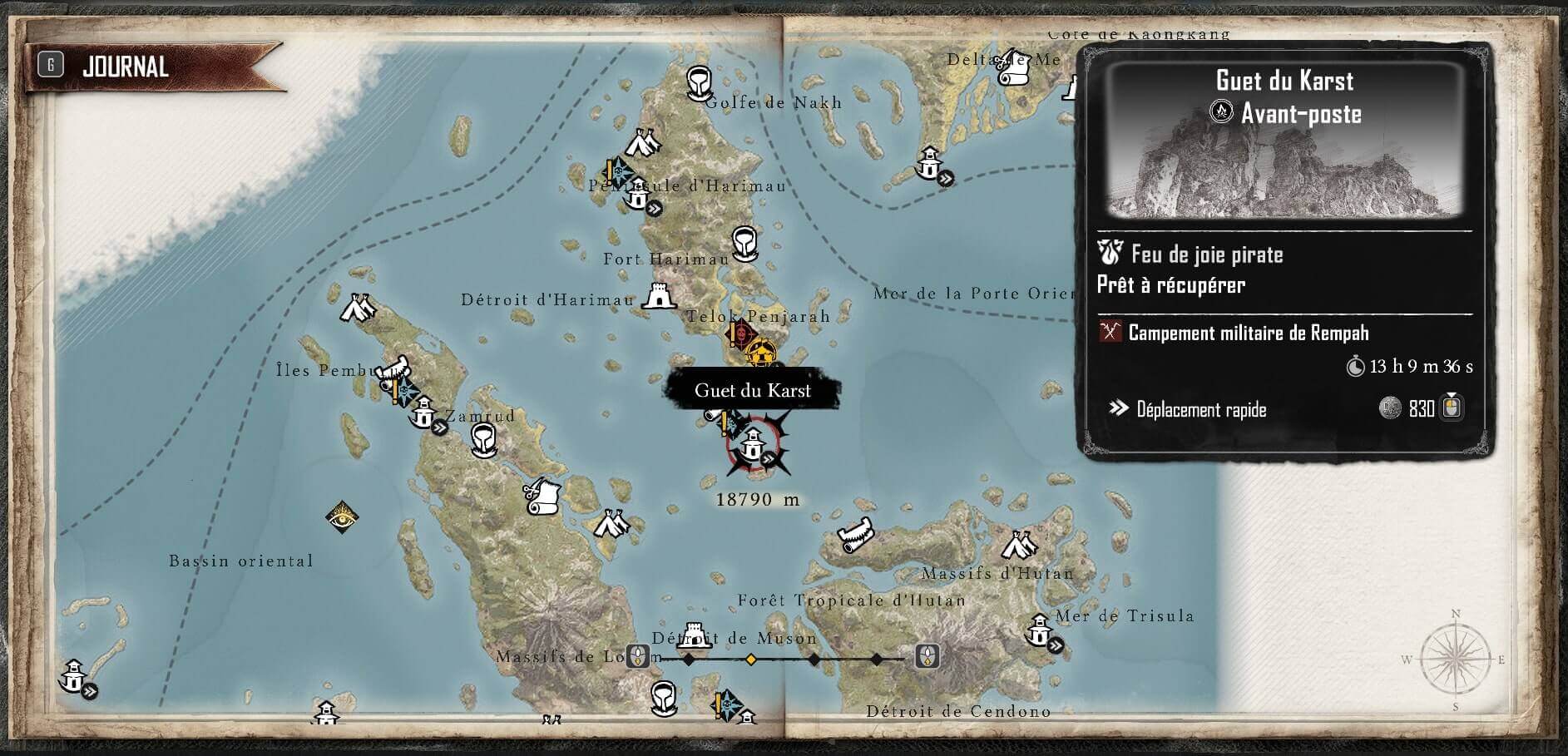The width and height of the screenshot is (1568, 756).
Task: Click the tent camp marker at Massifs d'Hutan
Action: click(1016, 546)
